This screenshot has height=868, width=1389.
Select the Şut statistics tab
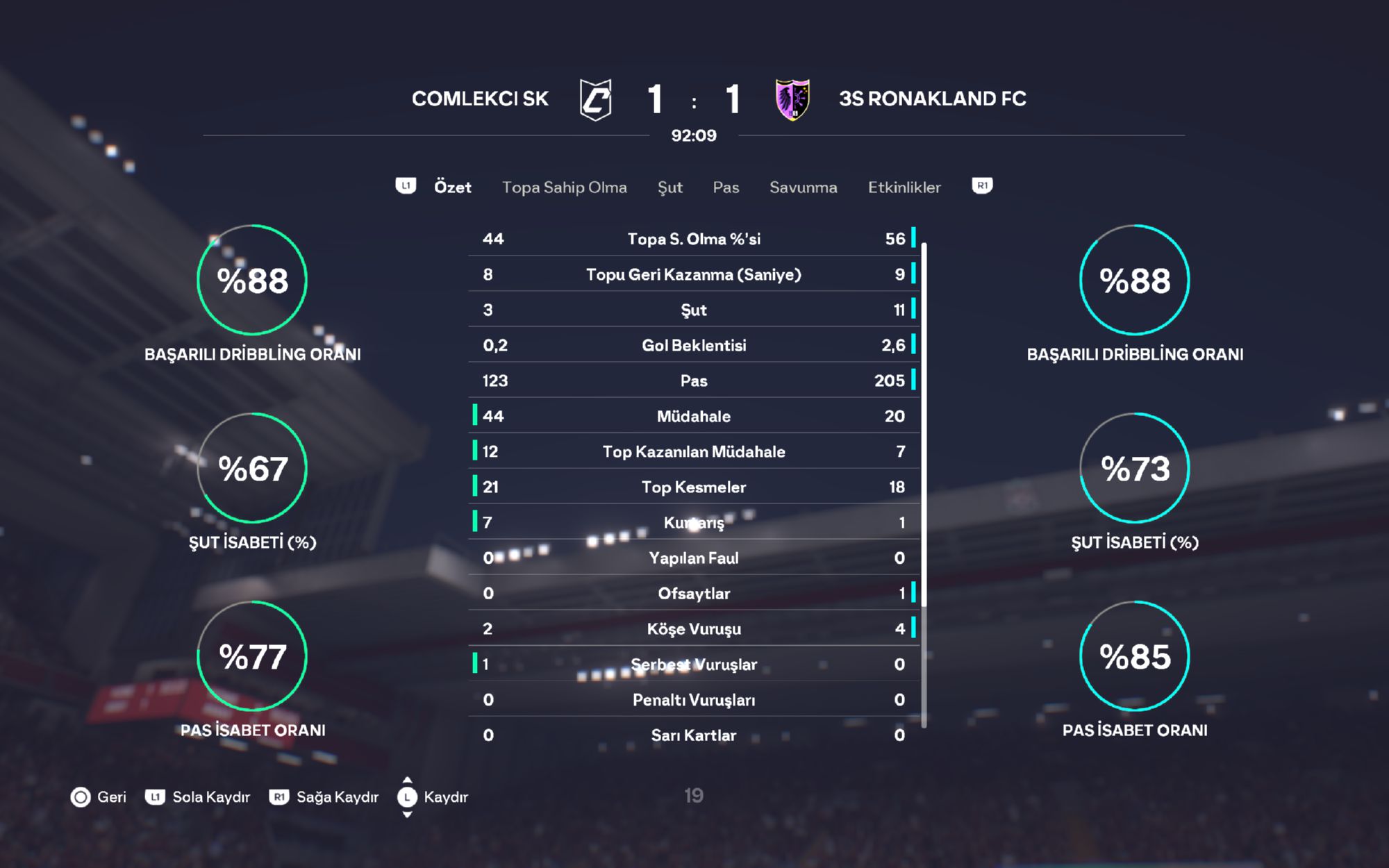pos(669,187)
